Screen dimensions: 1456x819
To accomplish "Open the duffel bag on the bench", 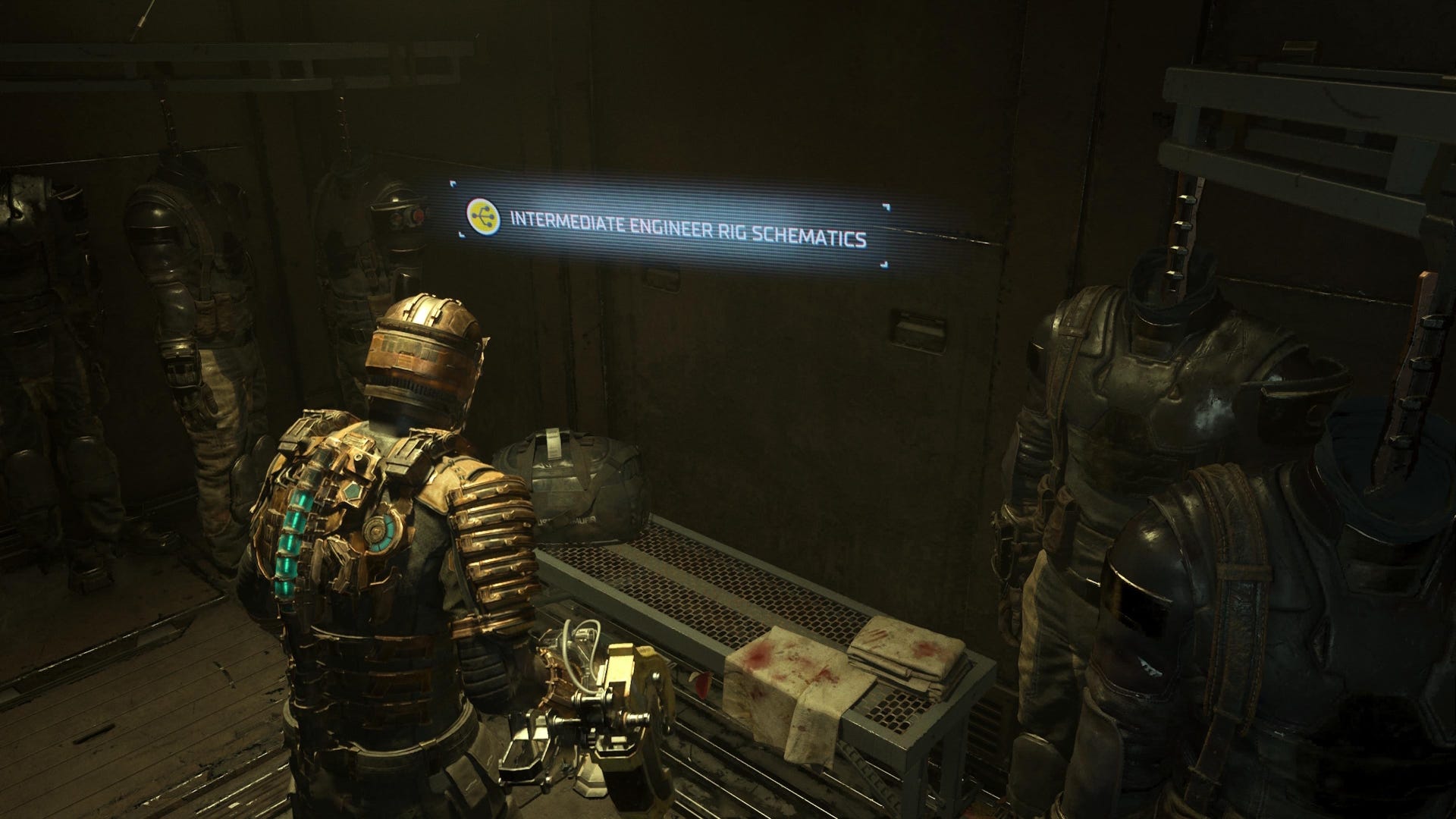I will pos(584,485).
